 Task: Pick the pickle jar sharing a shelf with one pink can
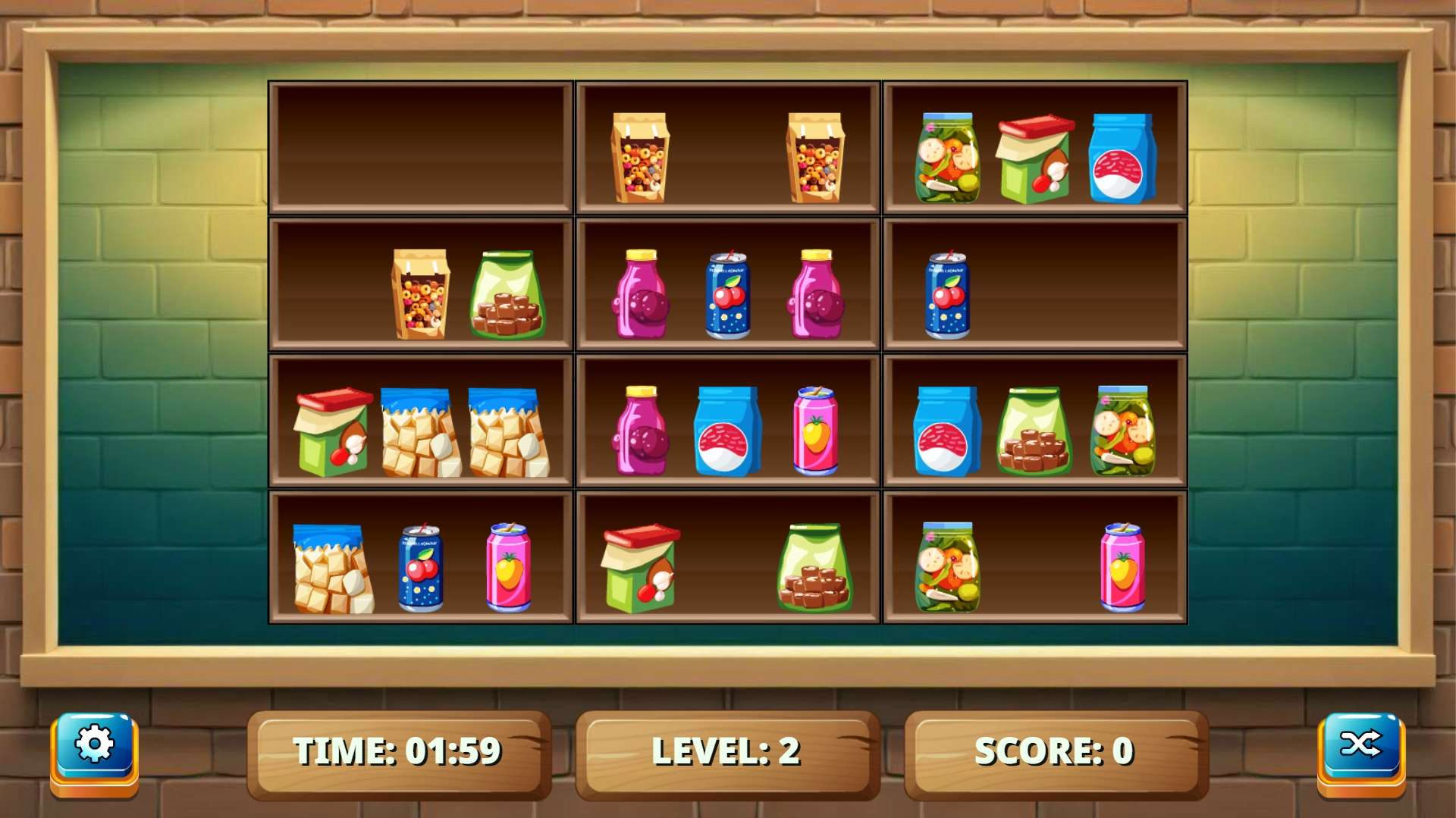(947, 567)
